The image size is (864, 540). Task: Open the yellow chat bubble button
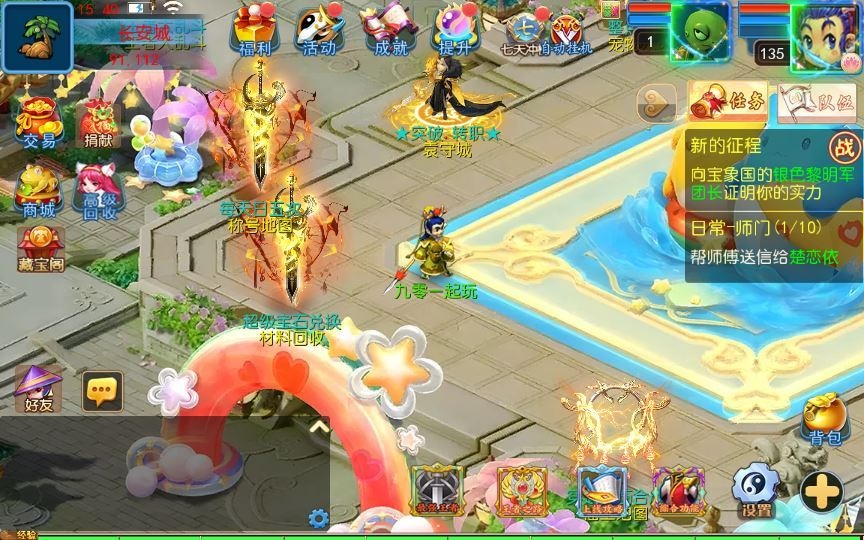[102, 391]
